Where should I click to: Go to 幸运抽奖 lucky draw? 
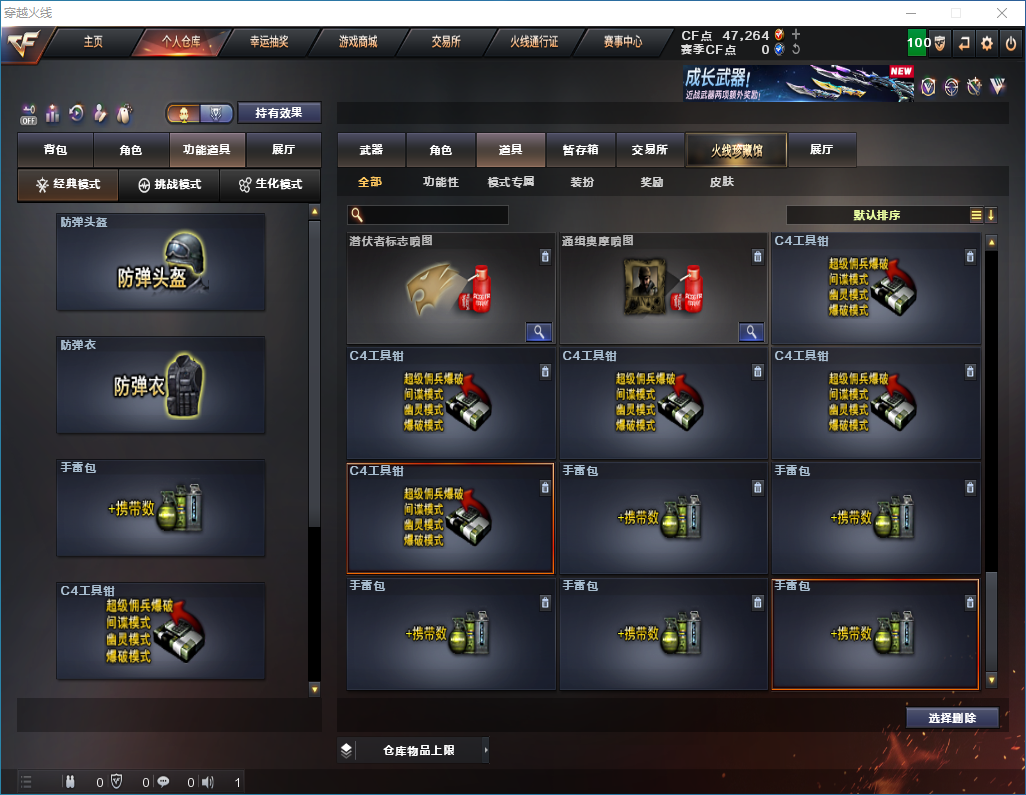click(x=268, y=42)
